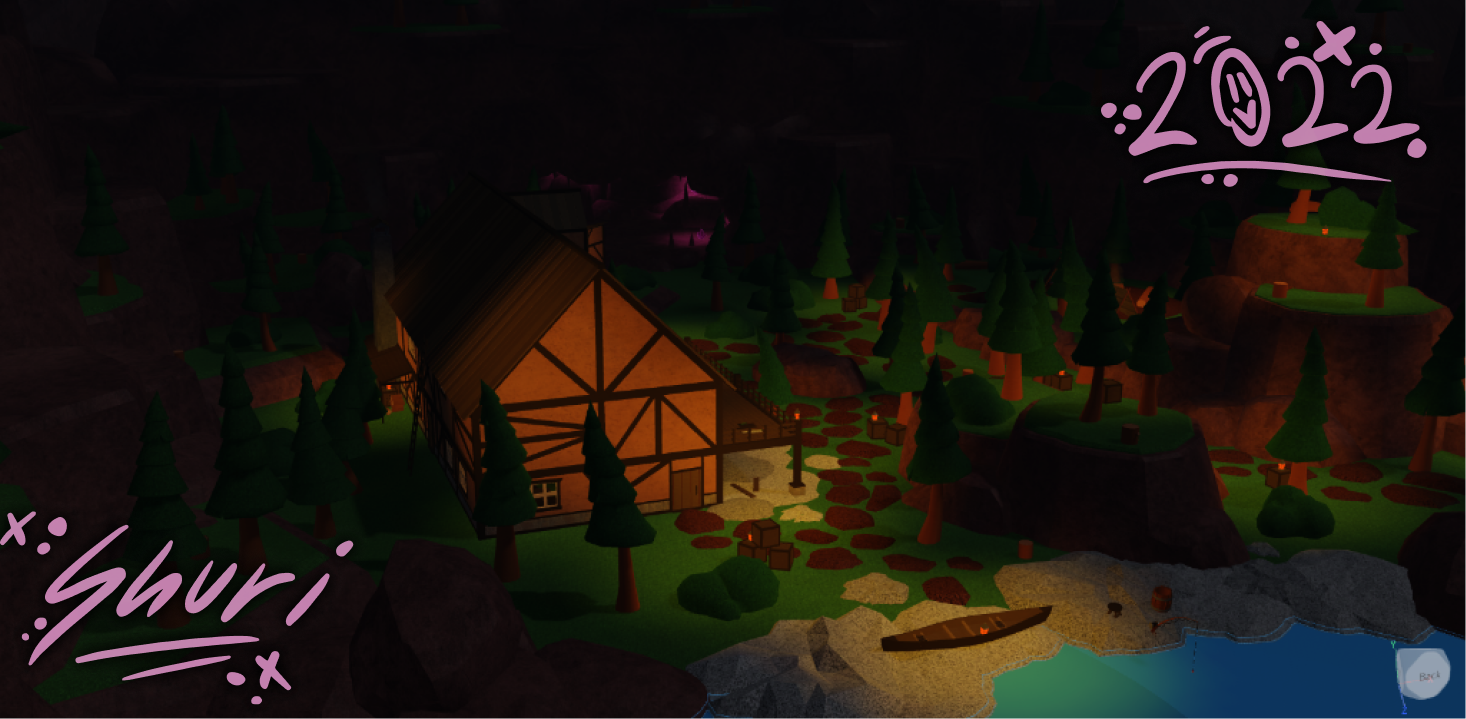The height and width of the screenshot is (719, 1466).
Task: Click the Back face of the view cube
Action: [1428, 676]
